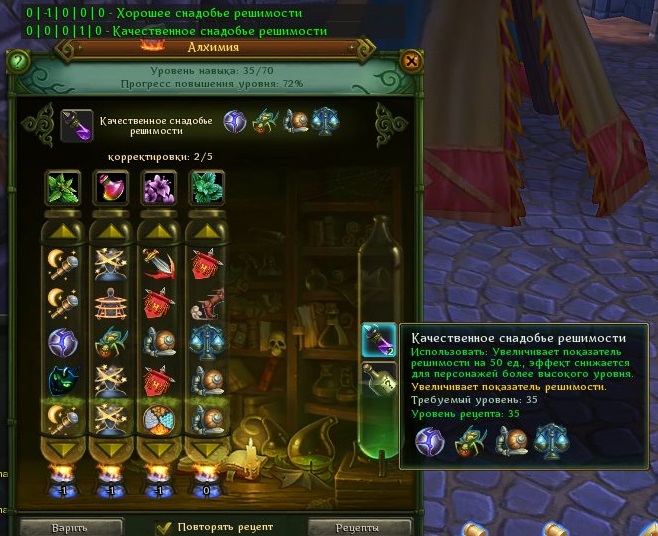The image size is (658, 536).
Task: Toggle the Повторять рецепт checkbox
Action: point(164,526)
